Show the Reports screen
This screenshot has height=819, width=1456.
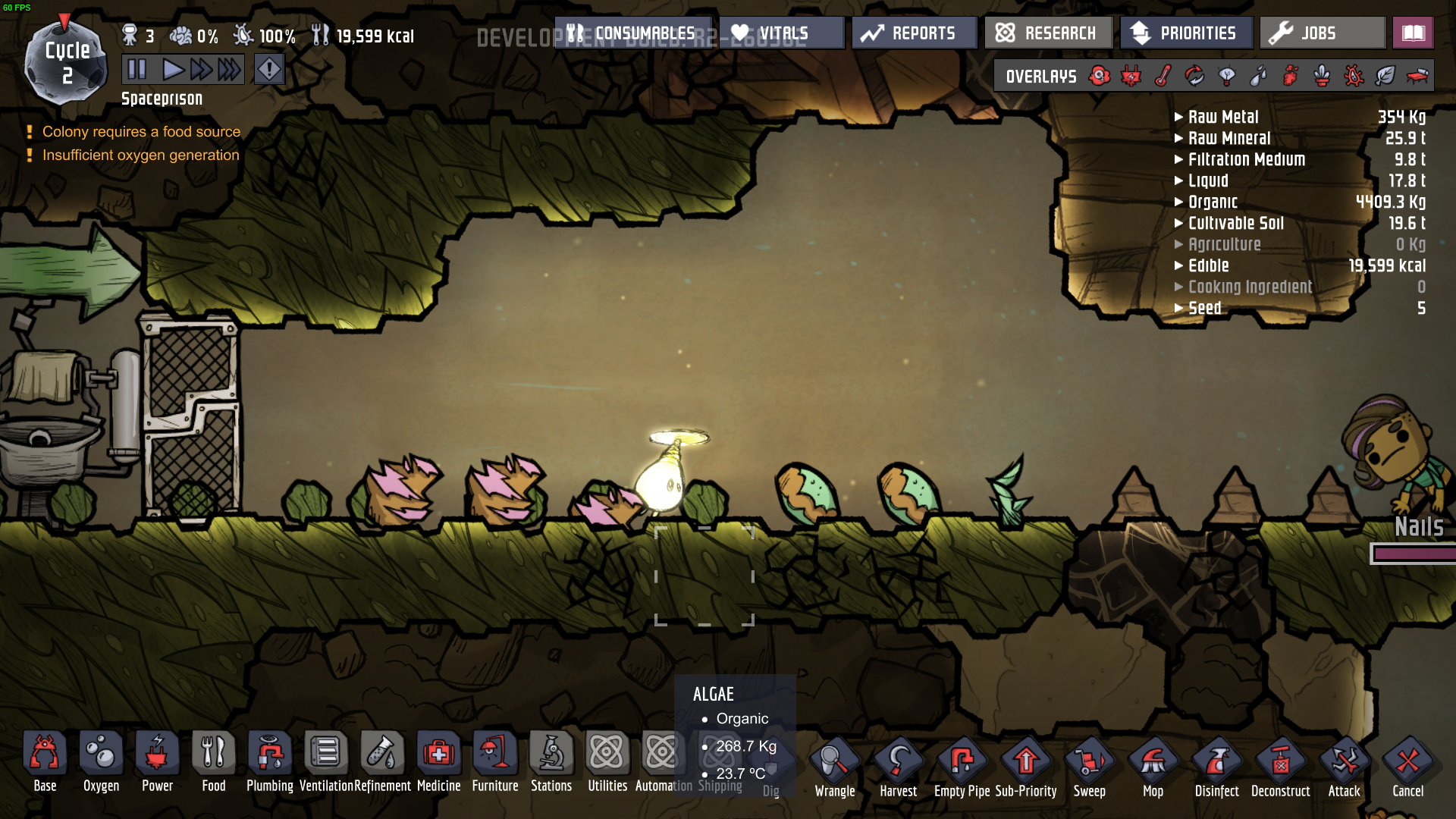click(x=914, y=33)
